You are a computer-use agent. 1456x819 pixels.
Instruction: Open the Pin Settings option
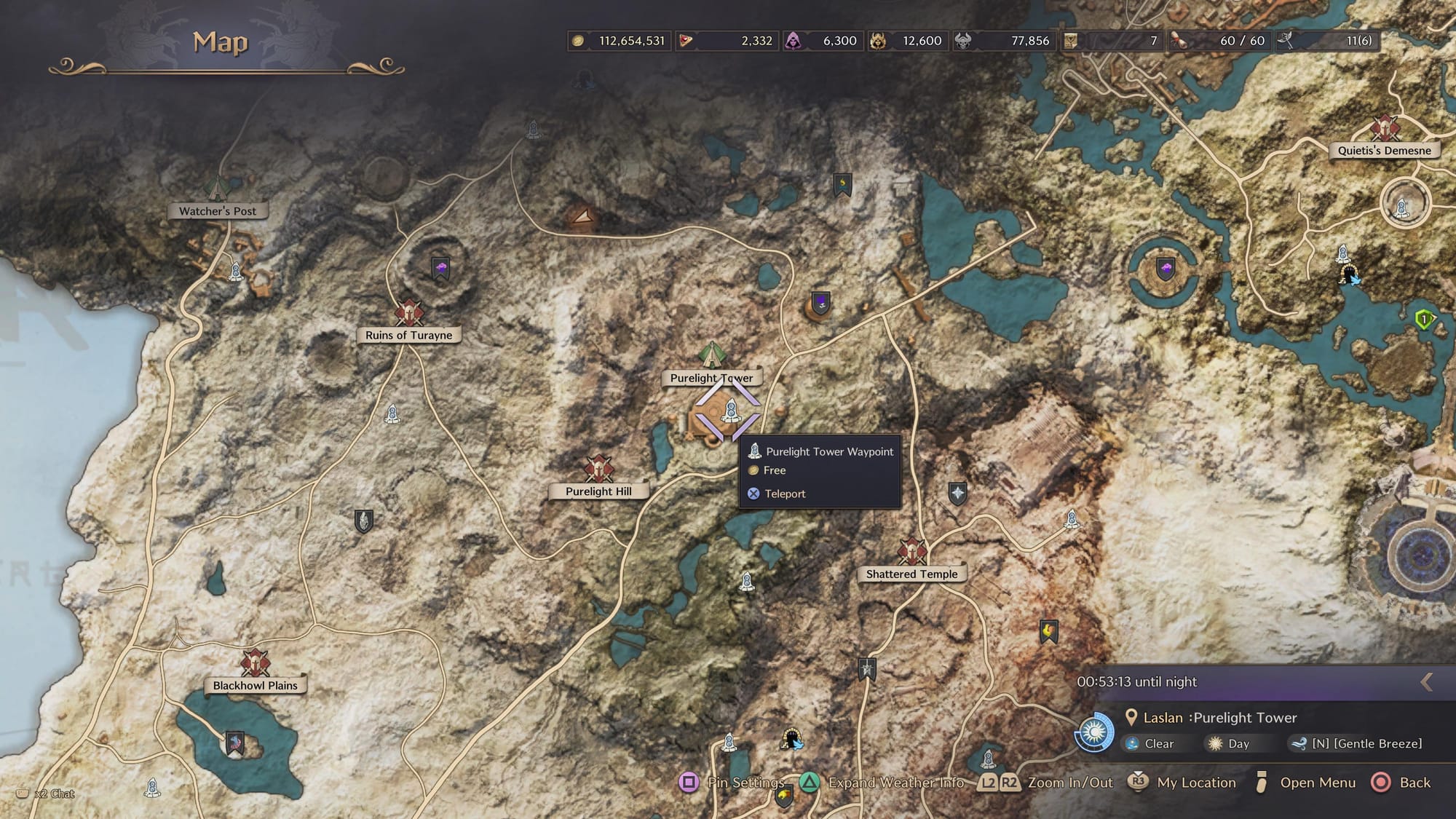click(x=745, y=783)
